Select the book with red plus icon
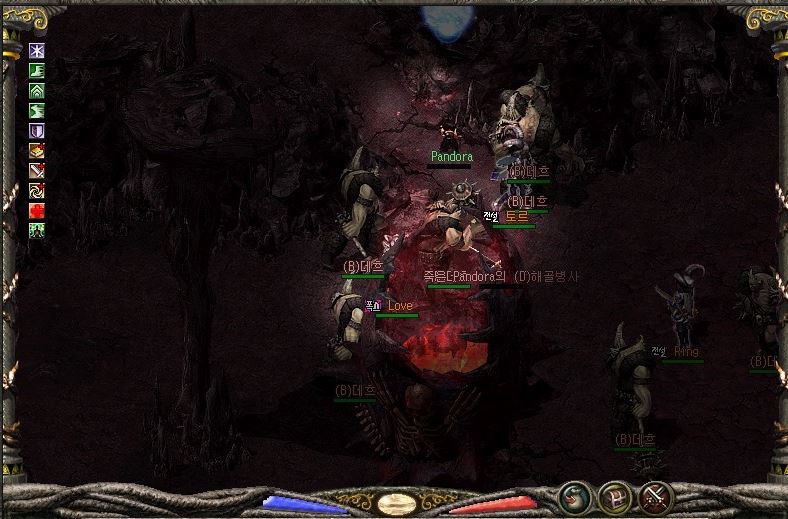788x519 pixels. pos(37,150)
